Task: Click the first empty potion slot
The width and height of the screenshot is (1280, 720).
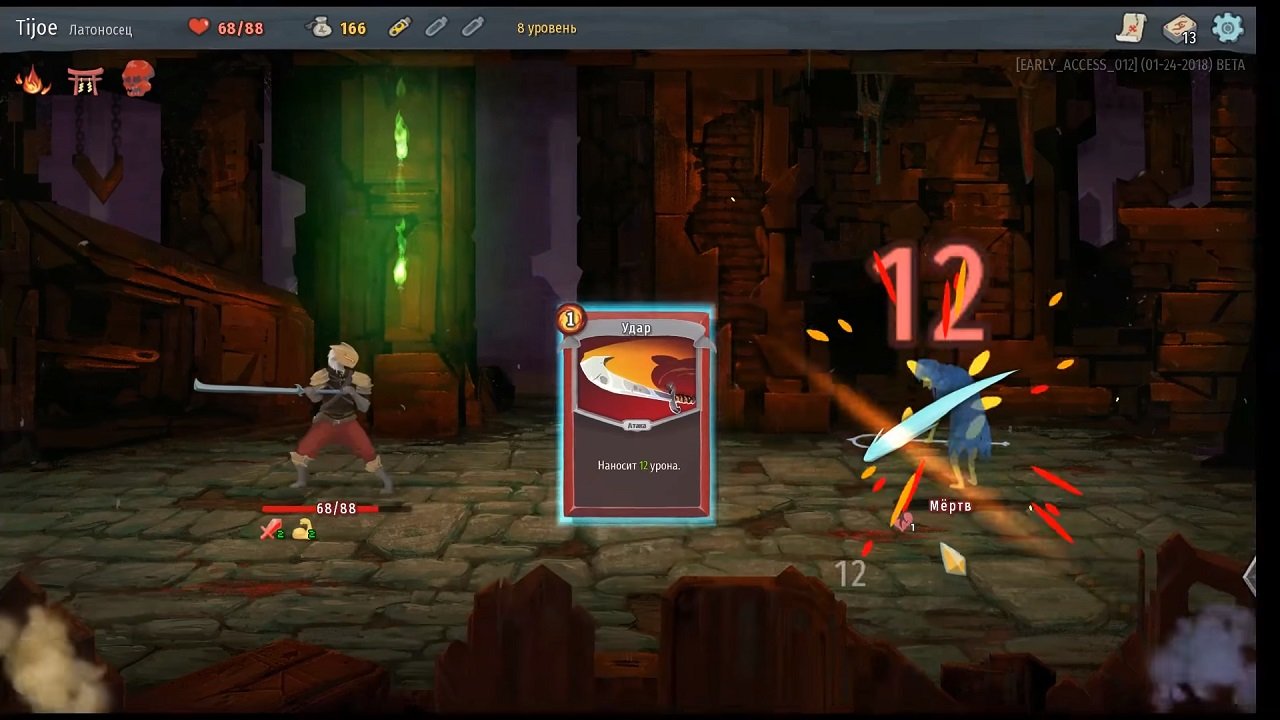Action: [x=436, y=27]
